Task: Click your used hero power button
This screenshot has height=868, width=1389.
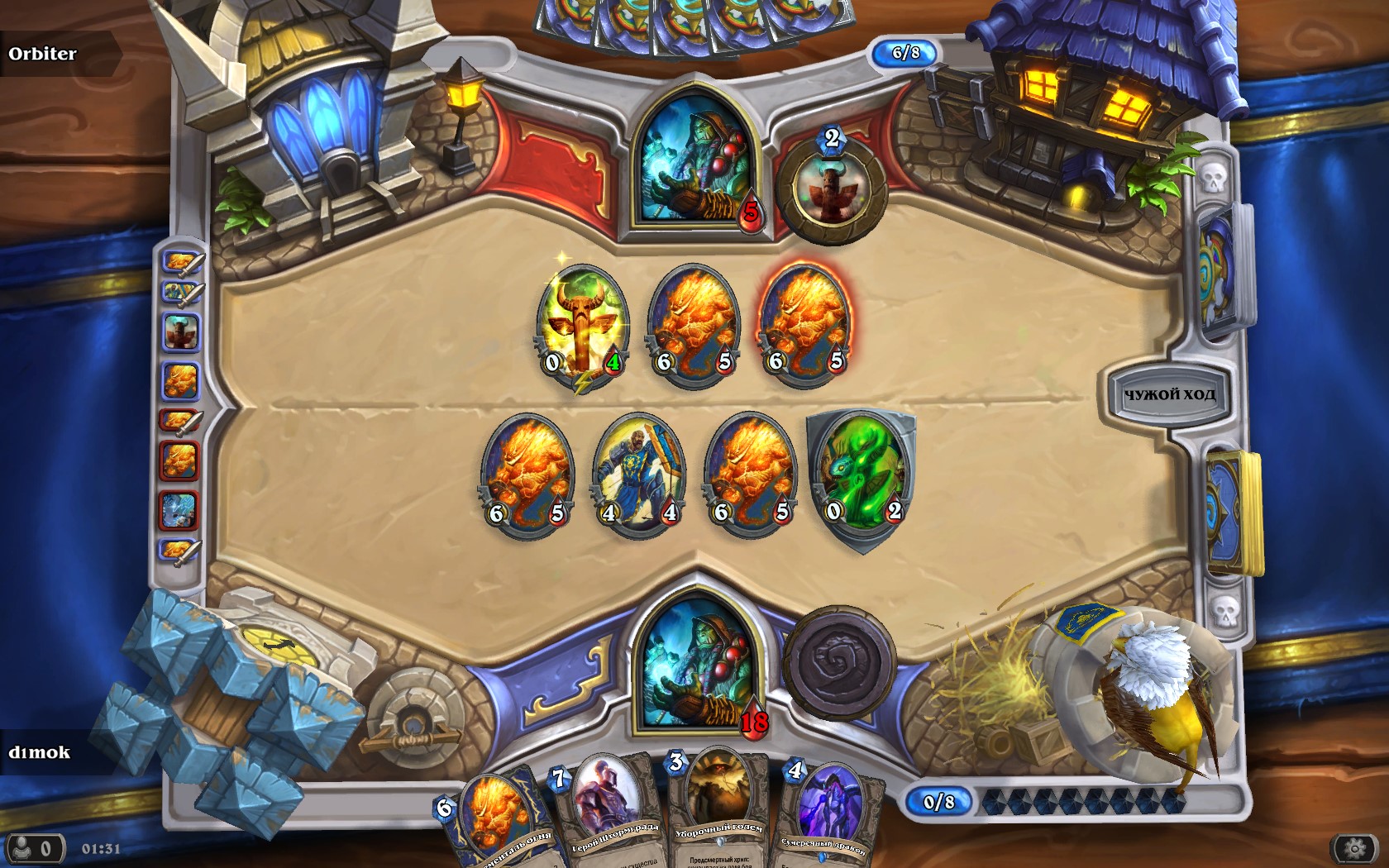Action: 839,661
